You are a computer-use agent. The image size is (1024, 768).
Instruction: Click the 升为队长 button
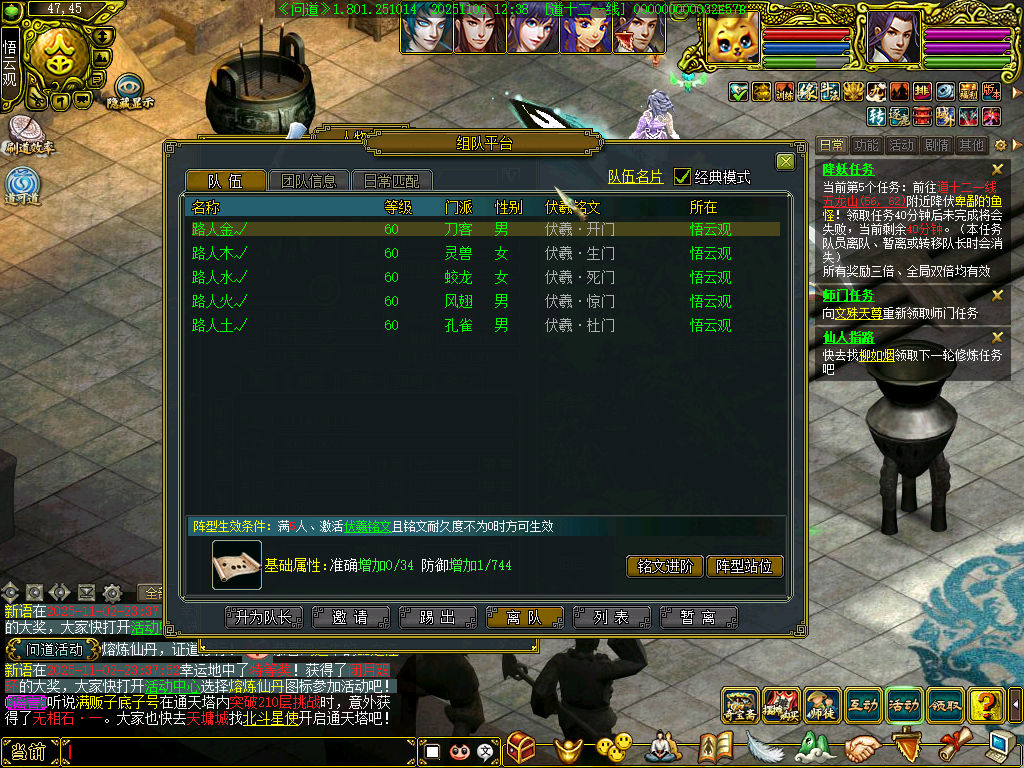pyautogui.click(x=264, y=617)
